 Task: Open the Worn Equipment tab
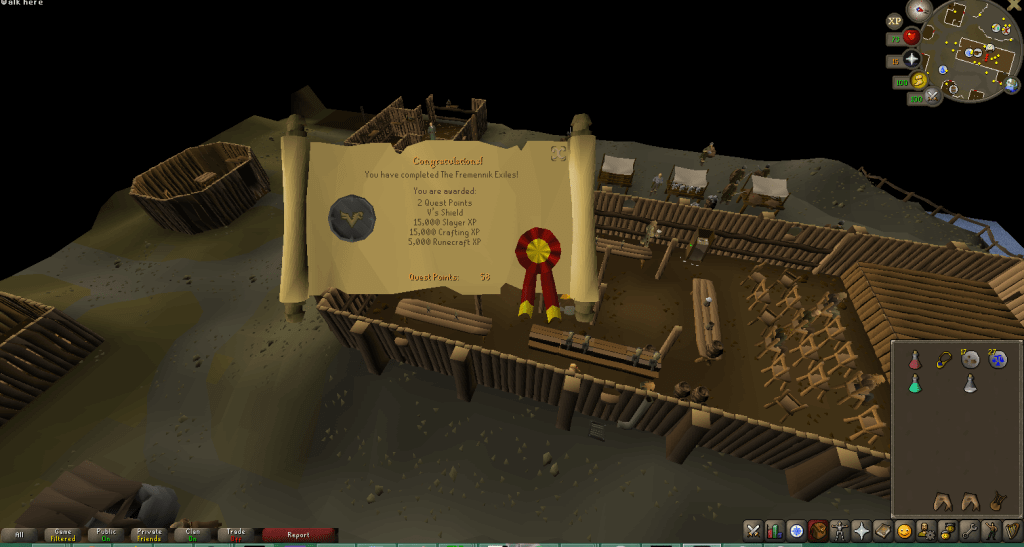(839, 530)
